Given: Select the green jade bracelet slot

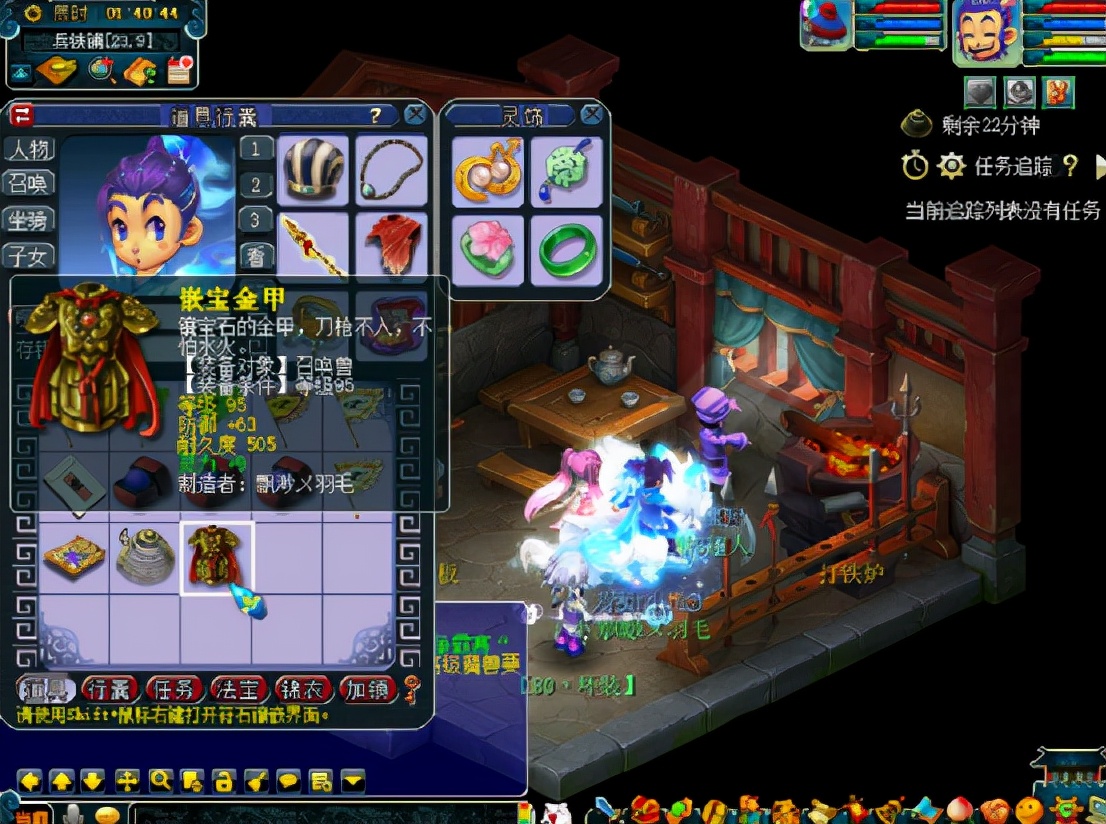Looking at the screenshot, I should (567, 250).
